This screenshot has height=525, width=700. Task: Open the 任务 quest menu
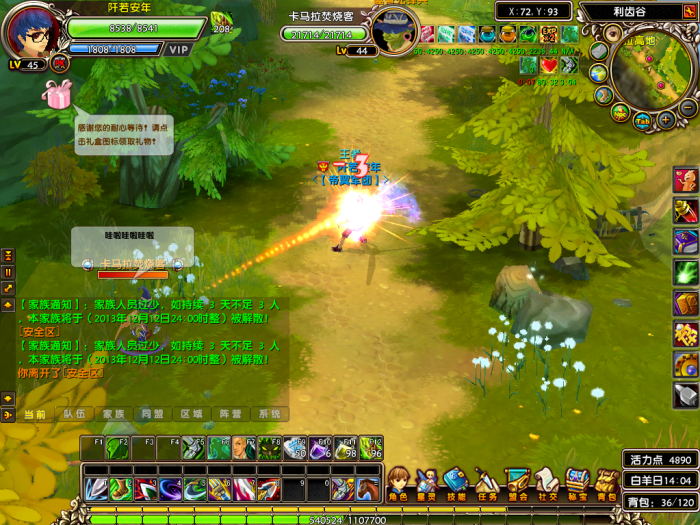point(486,484)
